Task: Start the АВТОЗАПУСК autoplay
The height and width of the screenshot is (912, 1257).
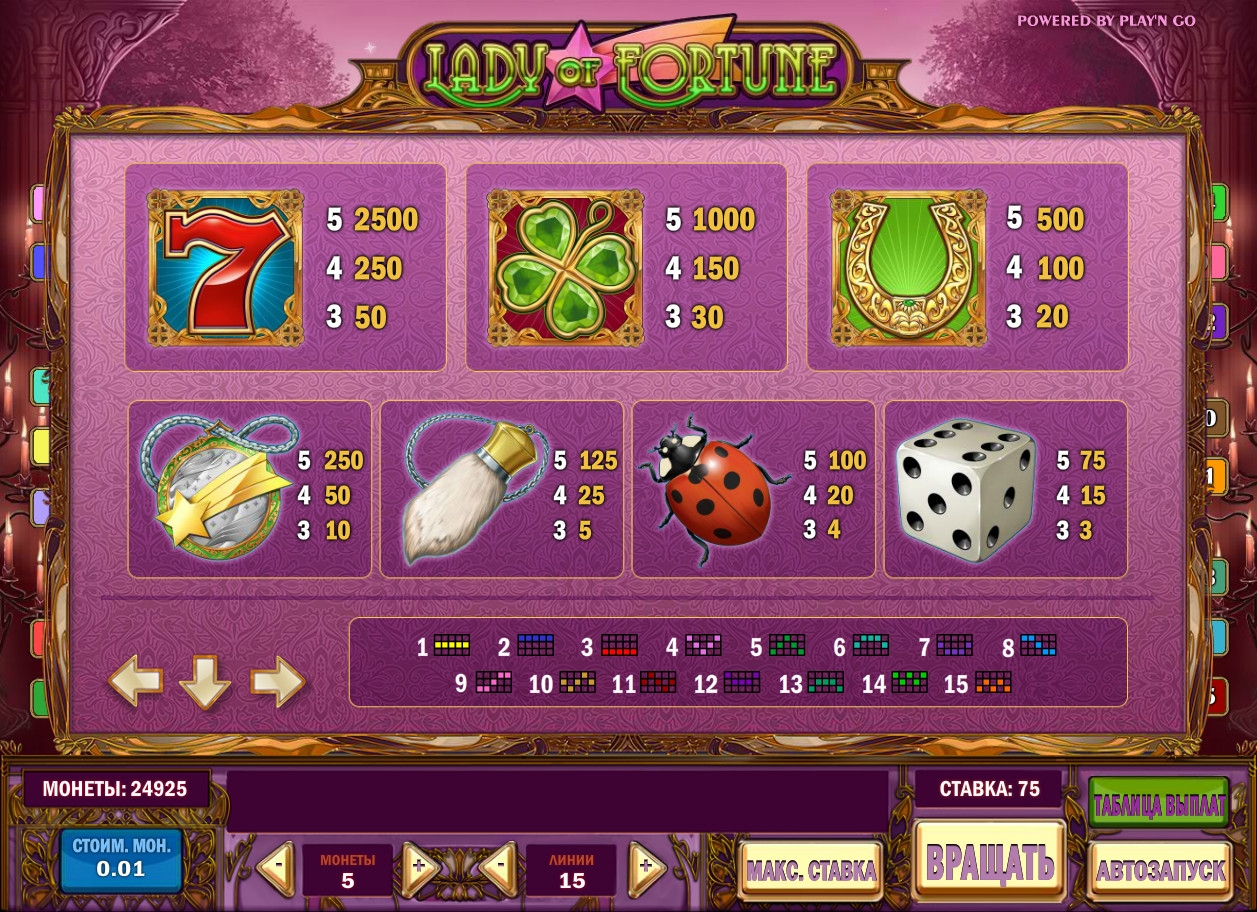Action: click(1160, 869)
